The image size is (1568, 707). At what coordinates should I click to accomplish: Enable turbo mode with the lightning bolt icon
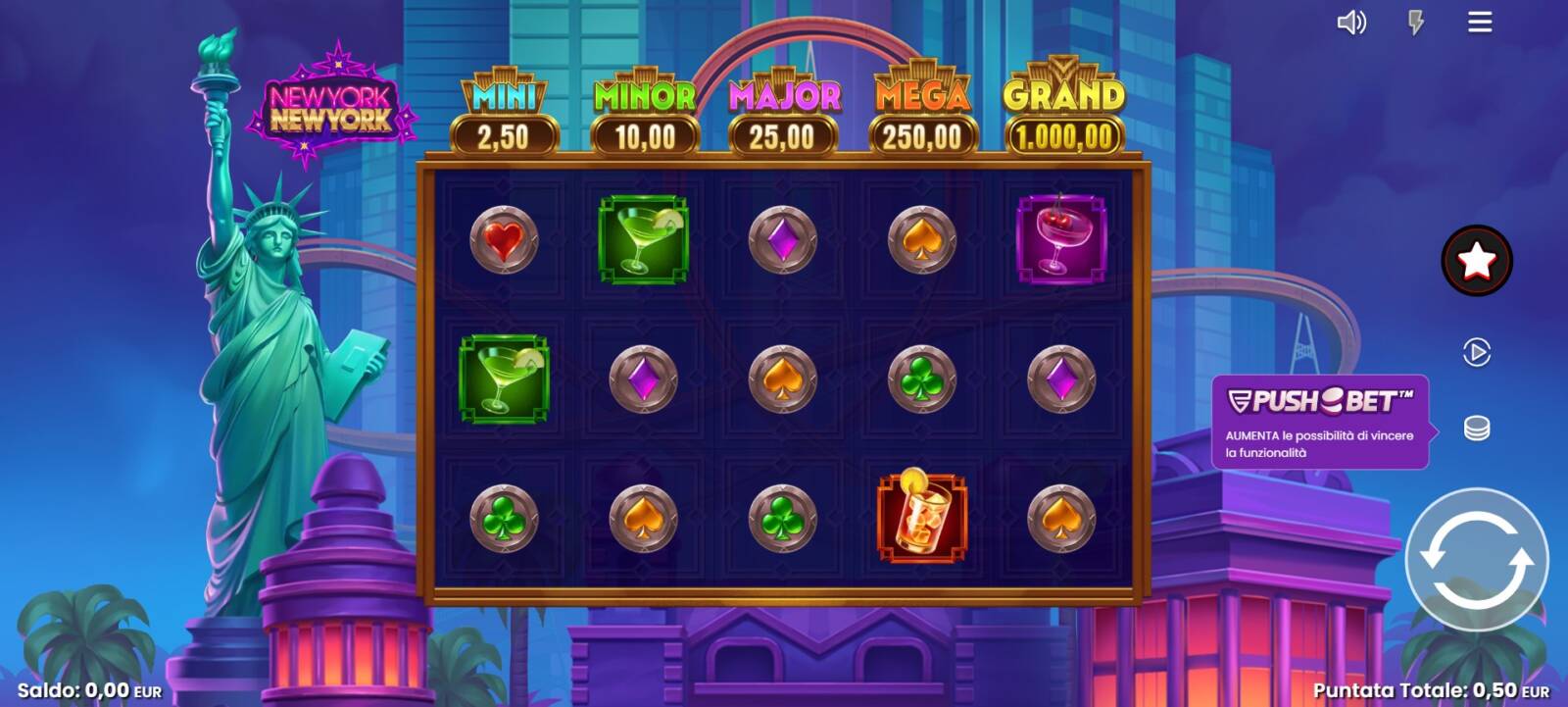click(x=1415, y=23)
